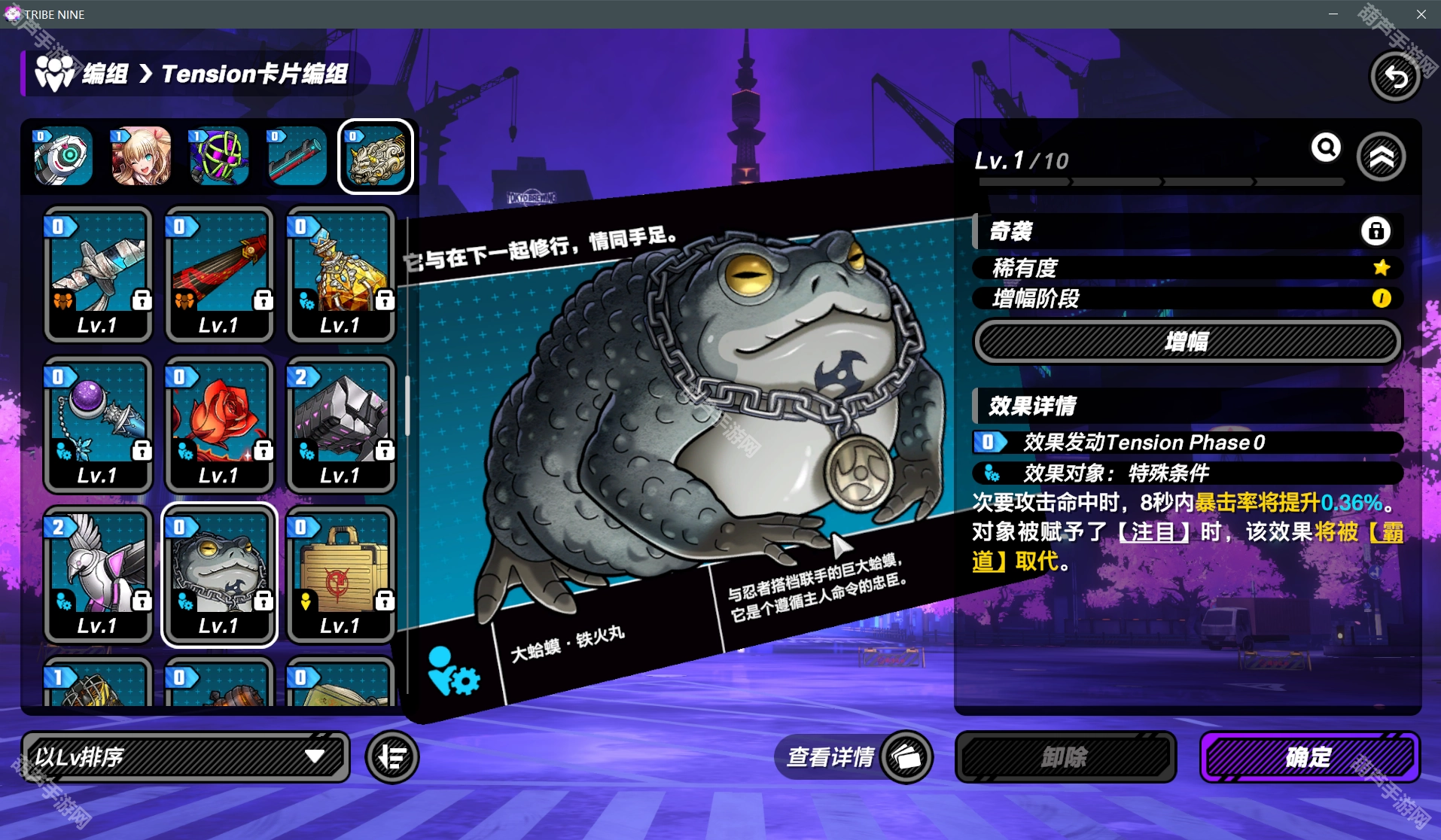Select the blonde girl equipped slot
Screen dimensions: 1441x840
(x=141, y=157)
